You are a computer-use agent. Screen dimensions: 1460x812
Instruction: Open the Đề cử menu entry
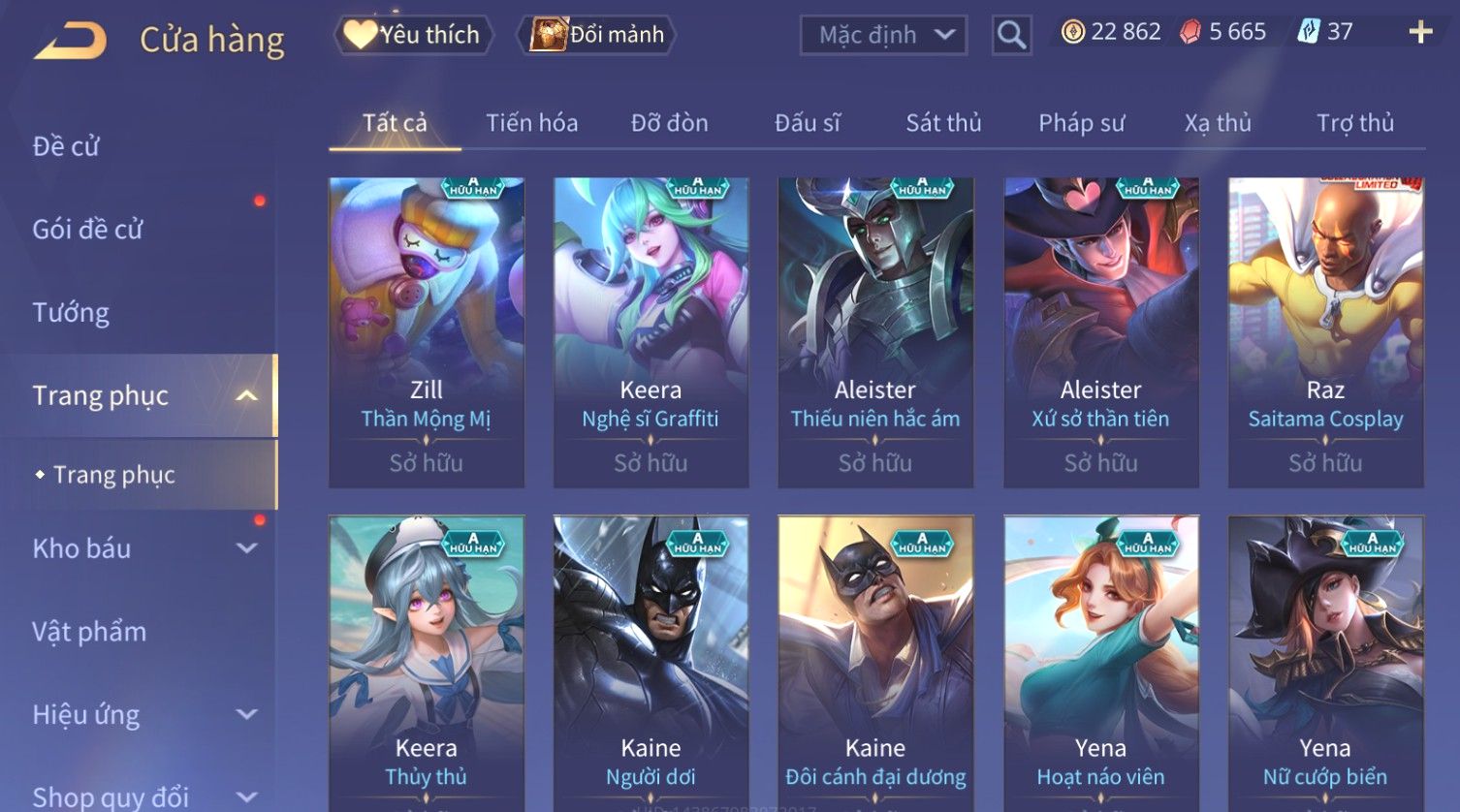coord(66,146)
